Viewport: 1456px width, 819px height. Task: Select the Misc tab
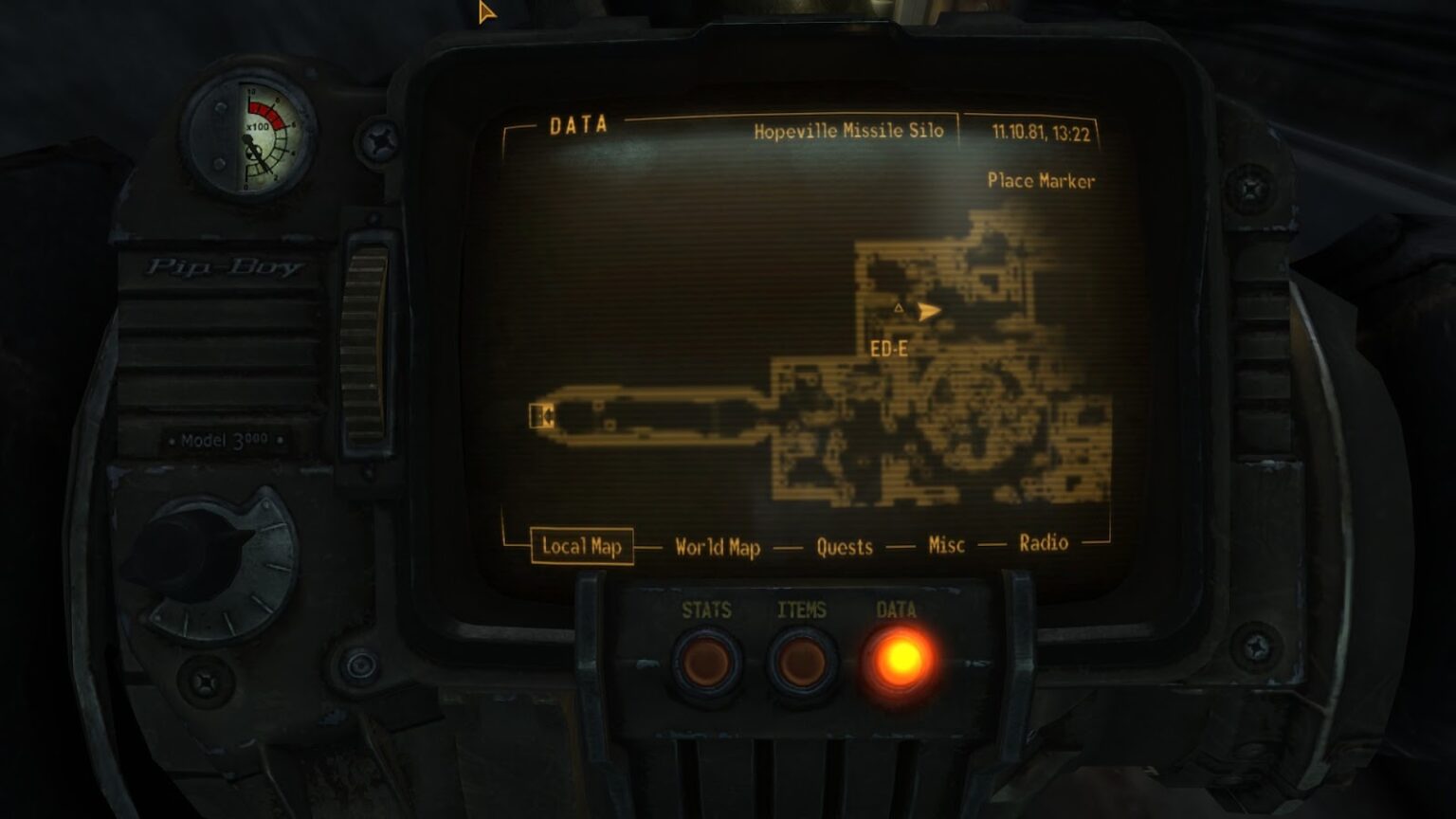[946, 544]
